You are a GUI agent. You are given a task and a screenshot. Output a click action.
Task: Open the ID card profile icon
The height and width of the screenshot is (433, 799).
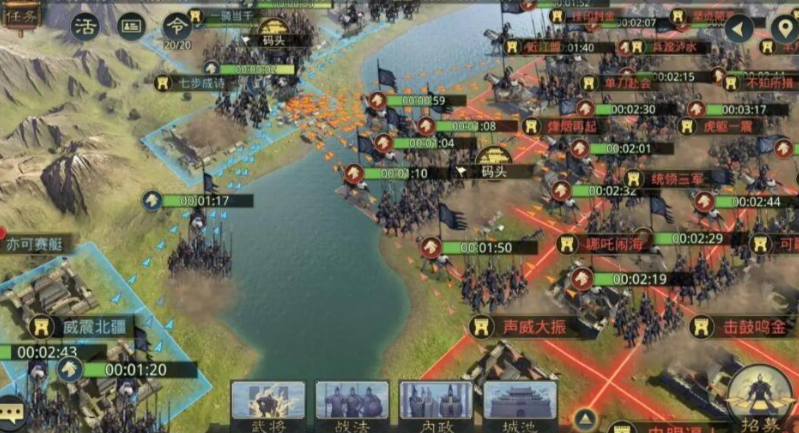(132, 26)
